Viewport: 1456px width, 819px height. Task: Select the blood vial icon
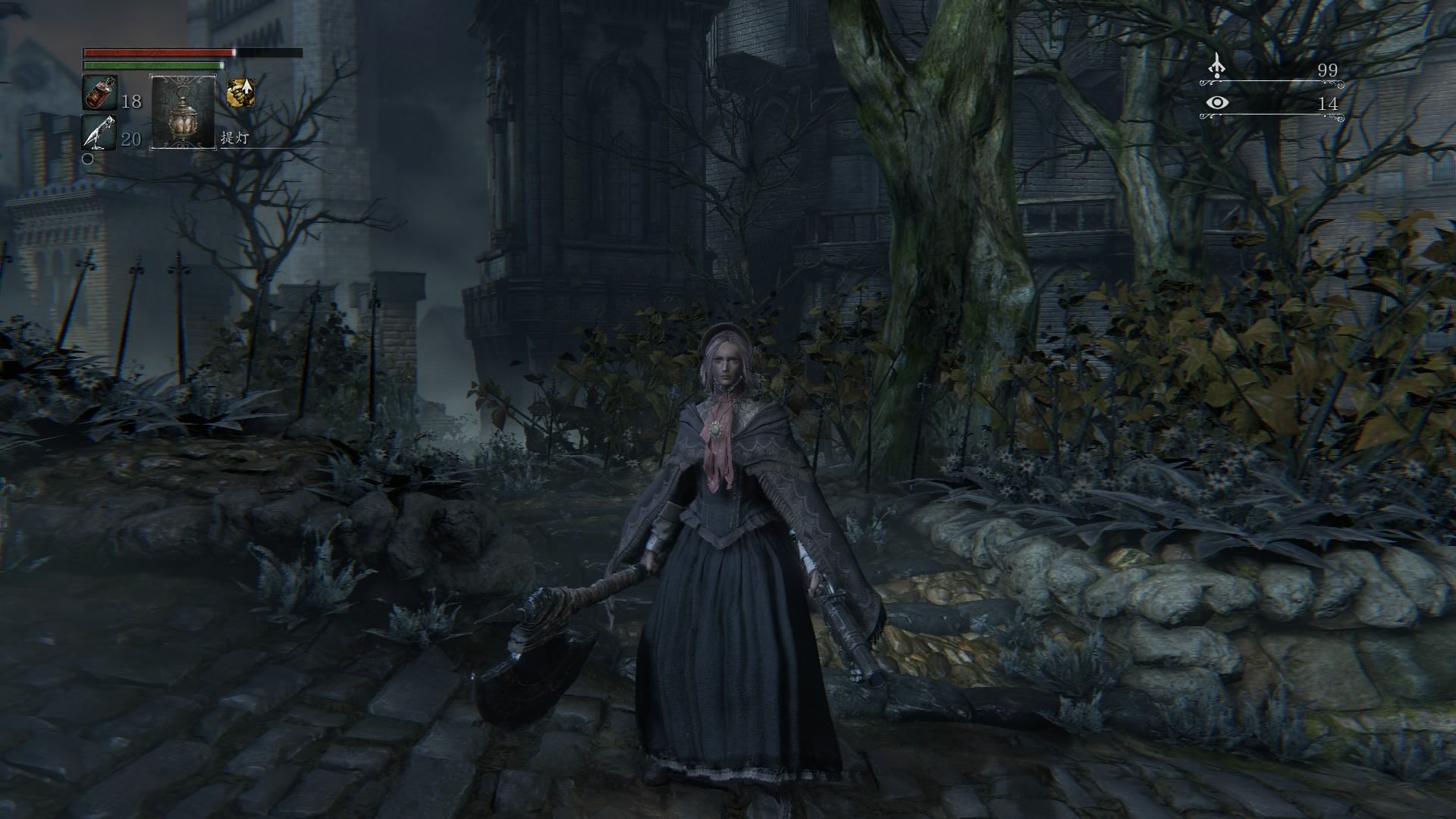(x=99, y=93)
